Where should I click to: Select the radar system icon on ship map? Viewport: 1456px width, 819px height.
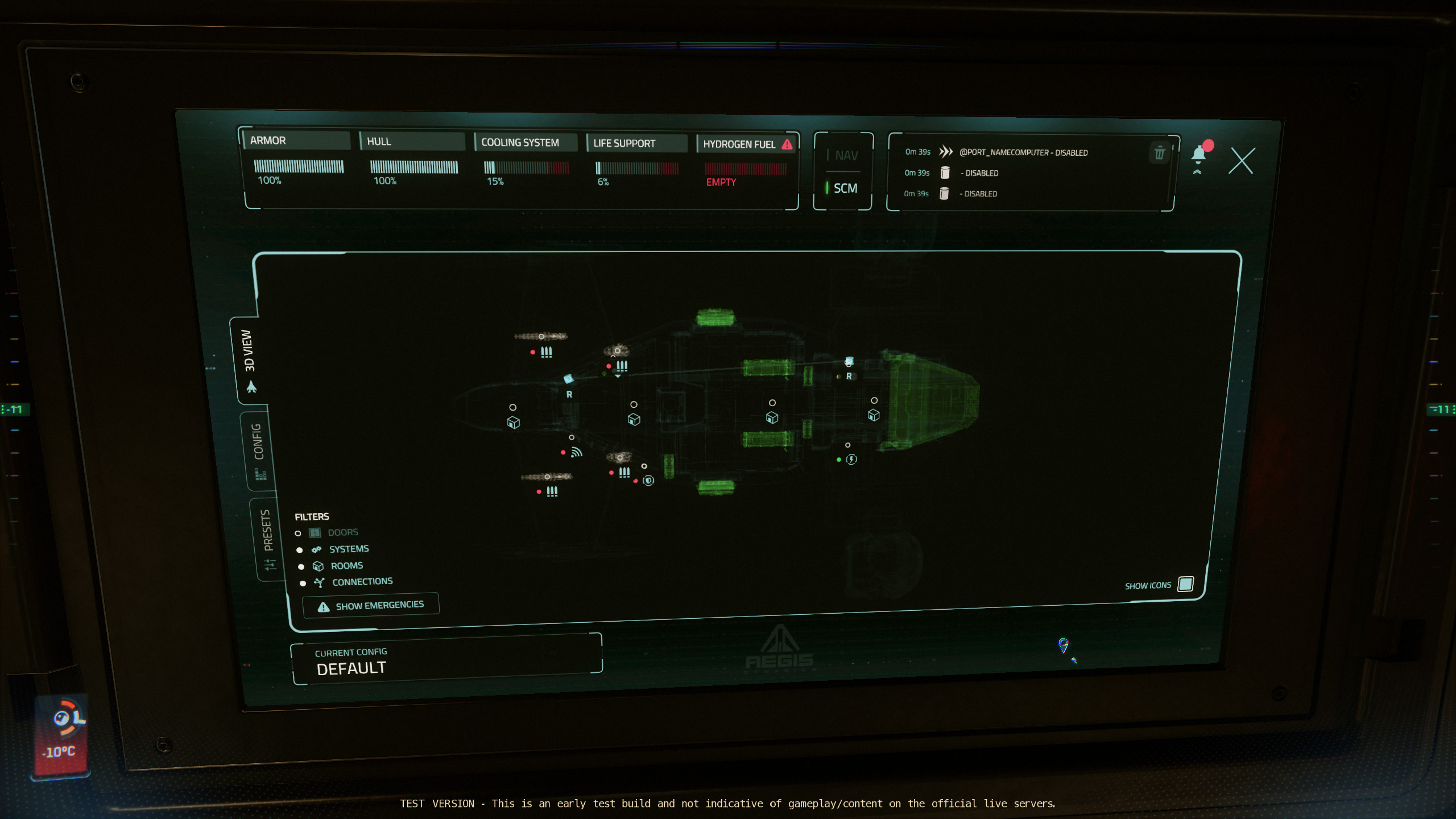(x=577, y=452)
